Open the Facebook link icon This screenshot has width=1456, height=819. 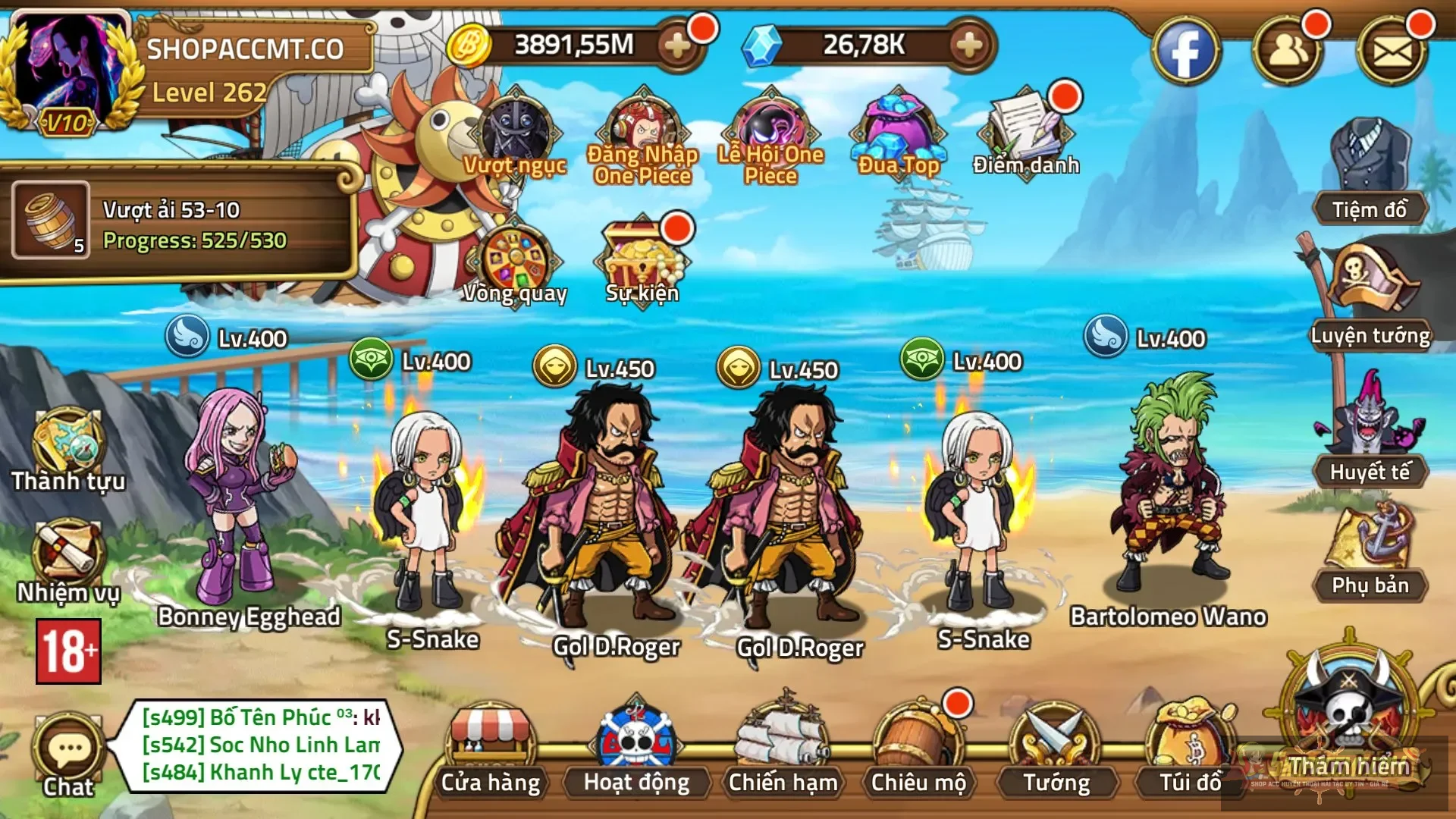tap(1185, 52)
